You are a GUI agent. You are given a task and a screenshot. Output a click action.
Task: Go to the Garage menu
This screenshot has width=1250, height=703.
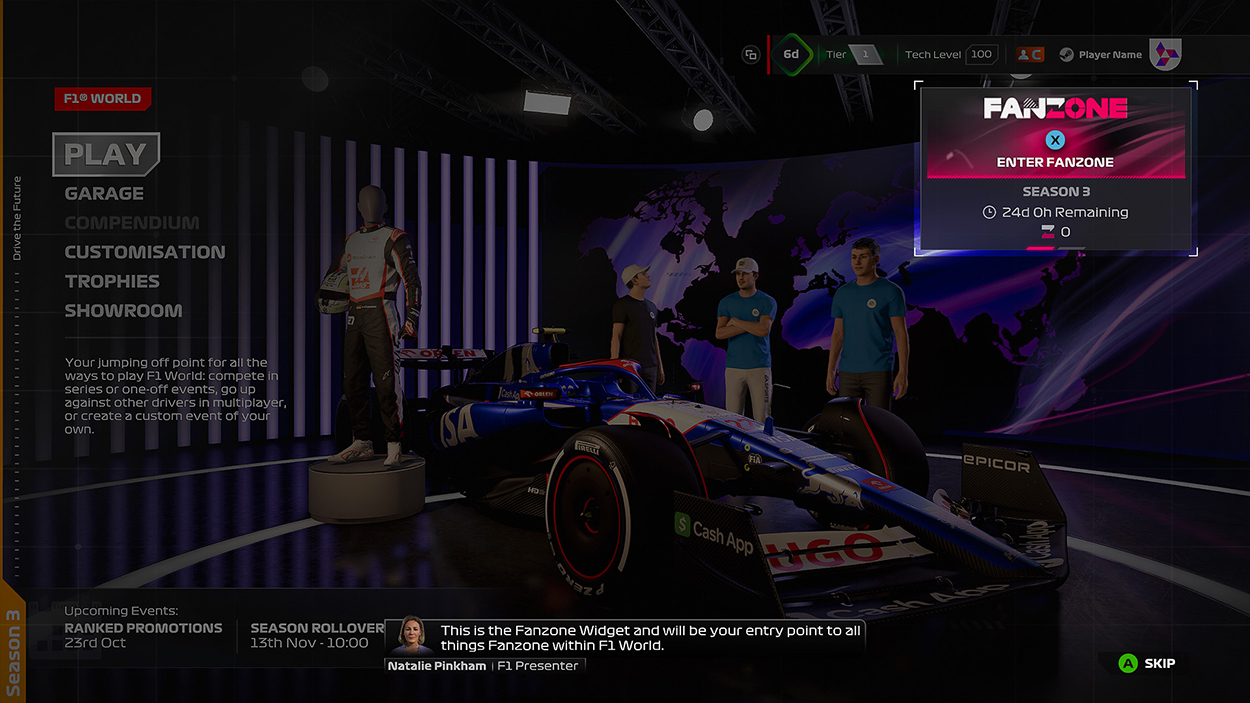point(104,194)
